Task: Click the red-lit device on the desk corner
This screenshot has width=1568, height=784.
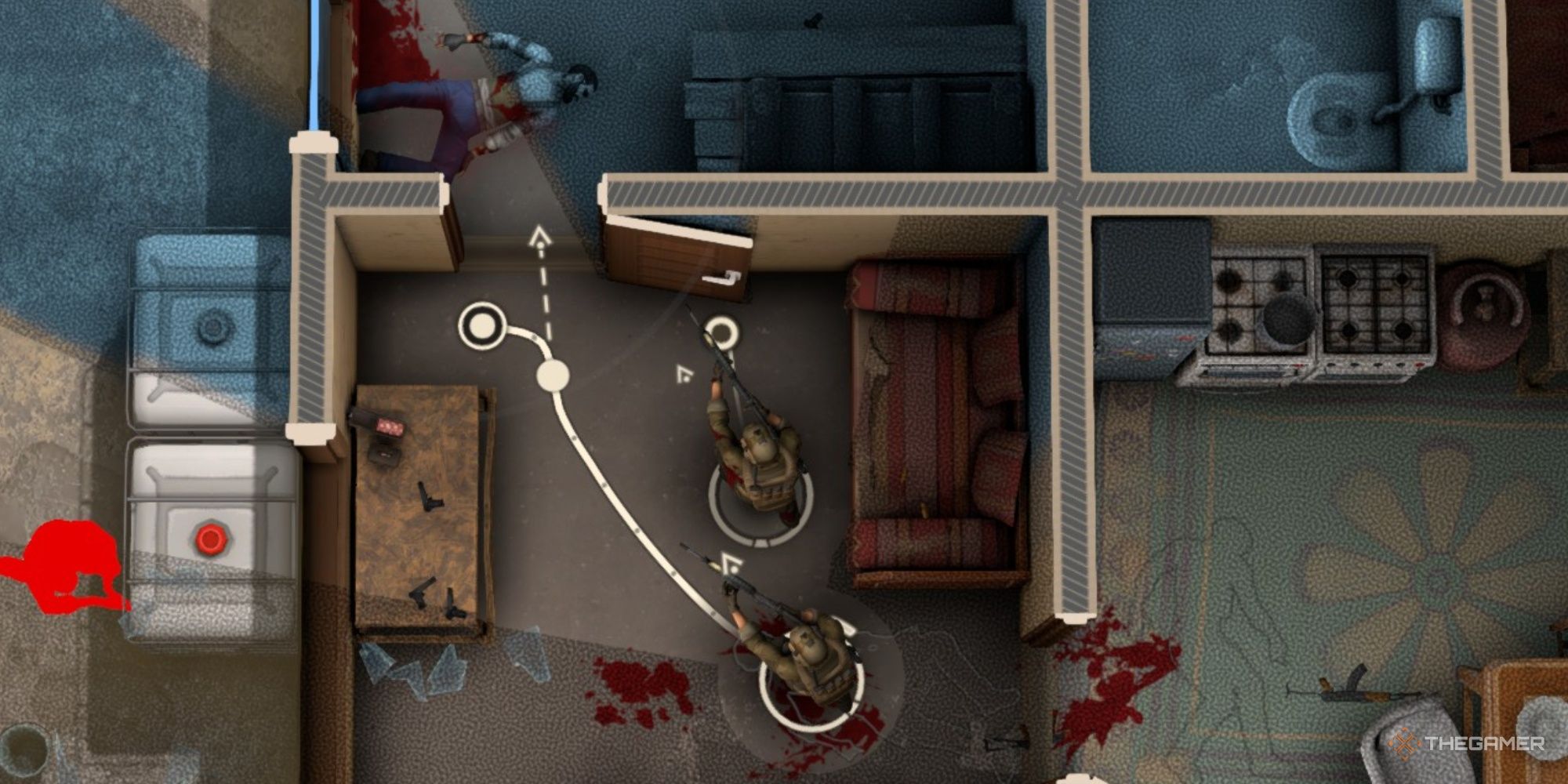Action: tap(389, 426)
